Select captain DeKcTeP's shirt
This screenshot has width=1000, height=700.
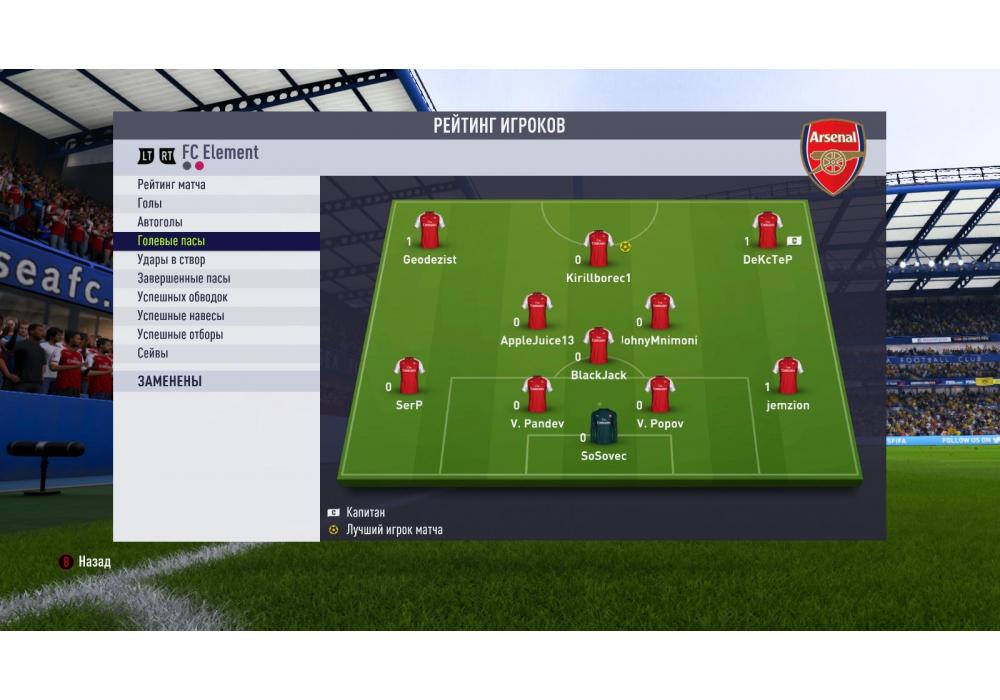pyautogui.click(x=767, y=231)
